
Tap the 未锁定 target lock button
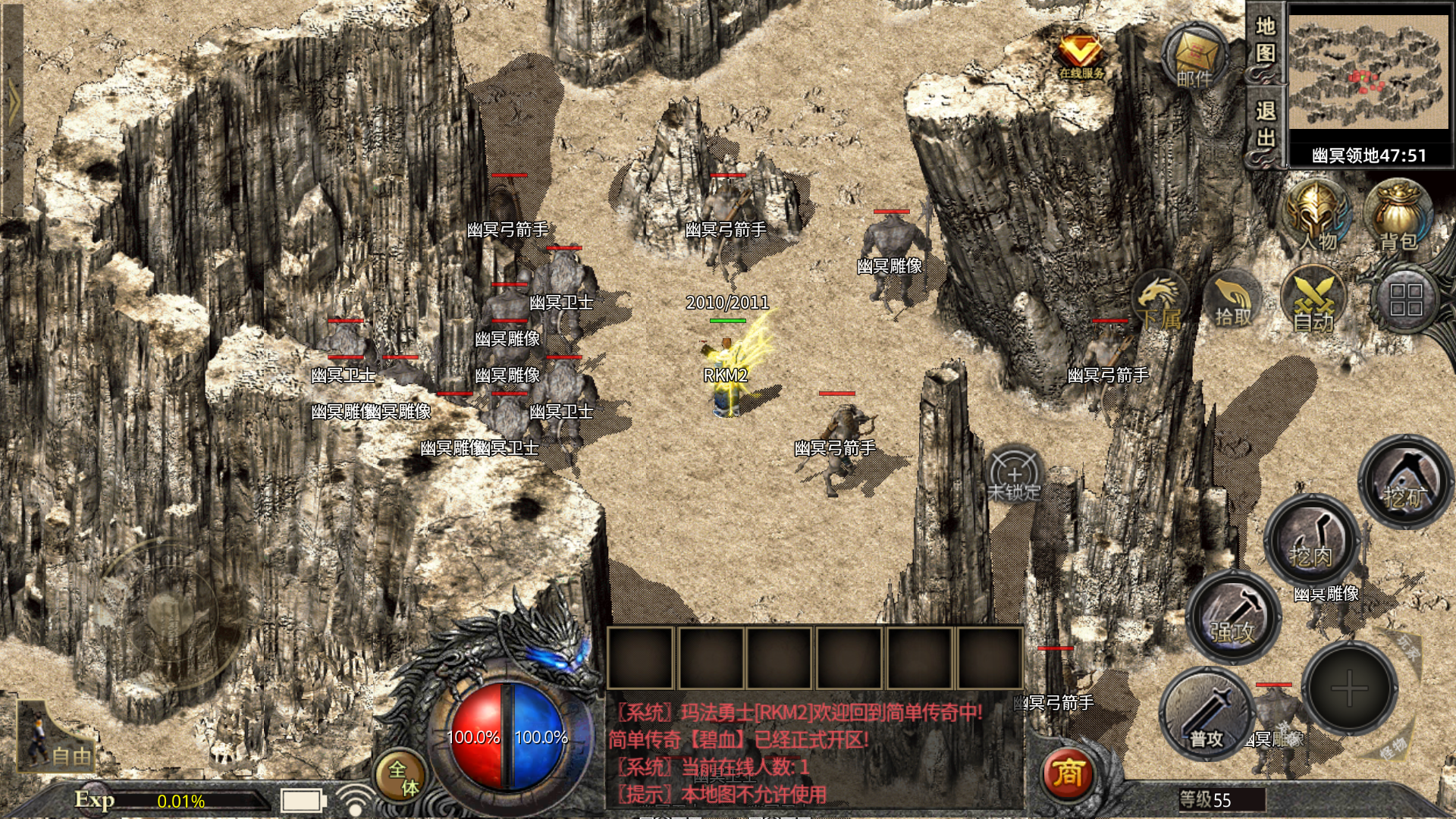click(1015, 476)
